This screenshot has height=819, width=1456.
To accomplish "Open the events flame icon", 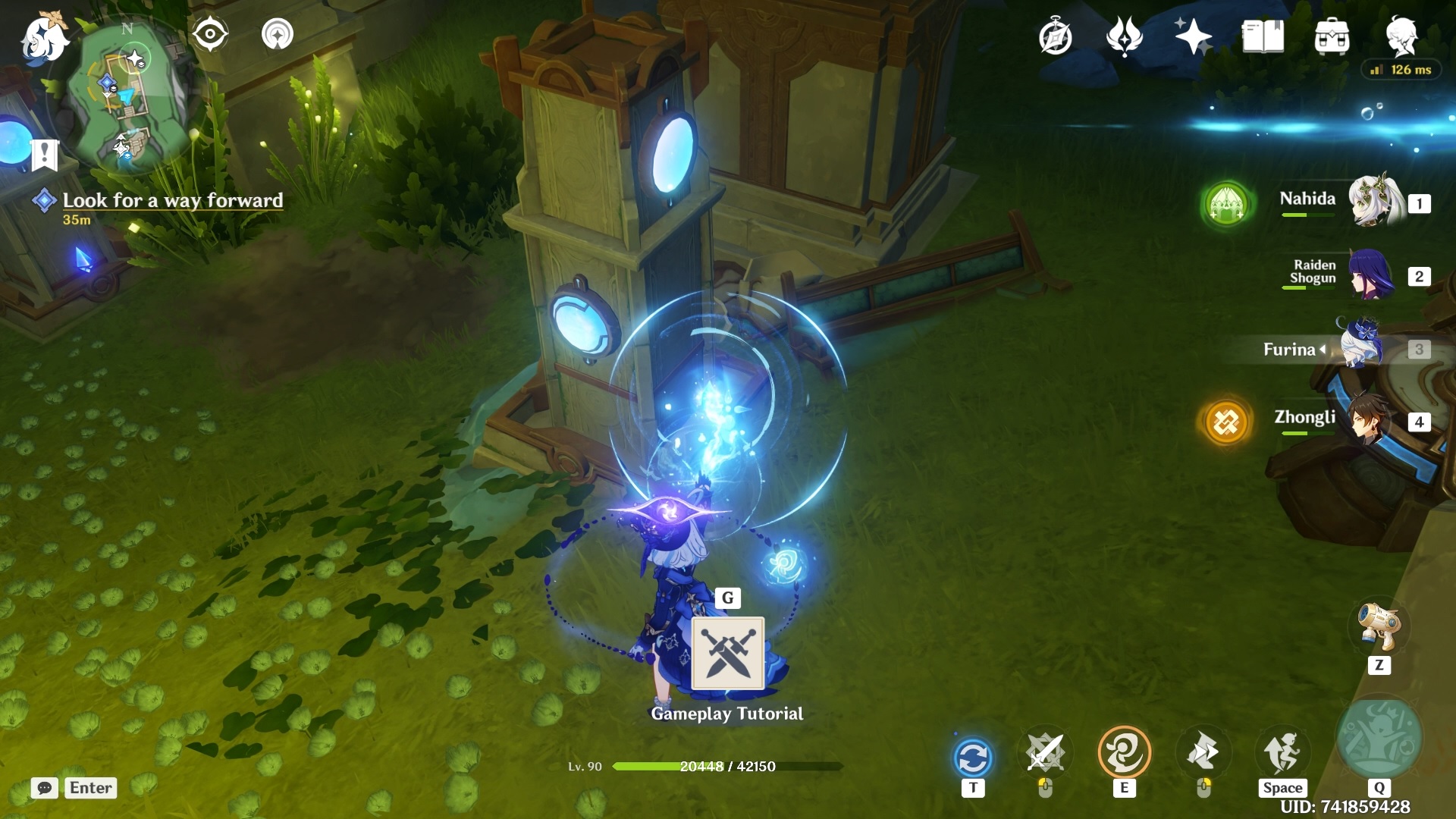I will tap(1124, 36).
